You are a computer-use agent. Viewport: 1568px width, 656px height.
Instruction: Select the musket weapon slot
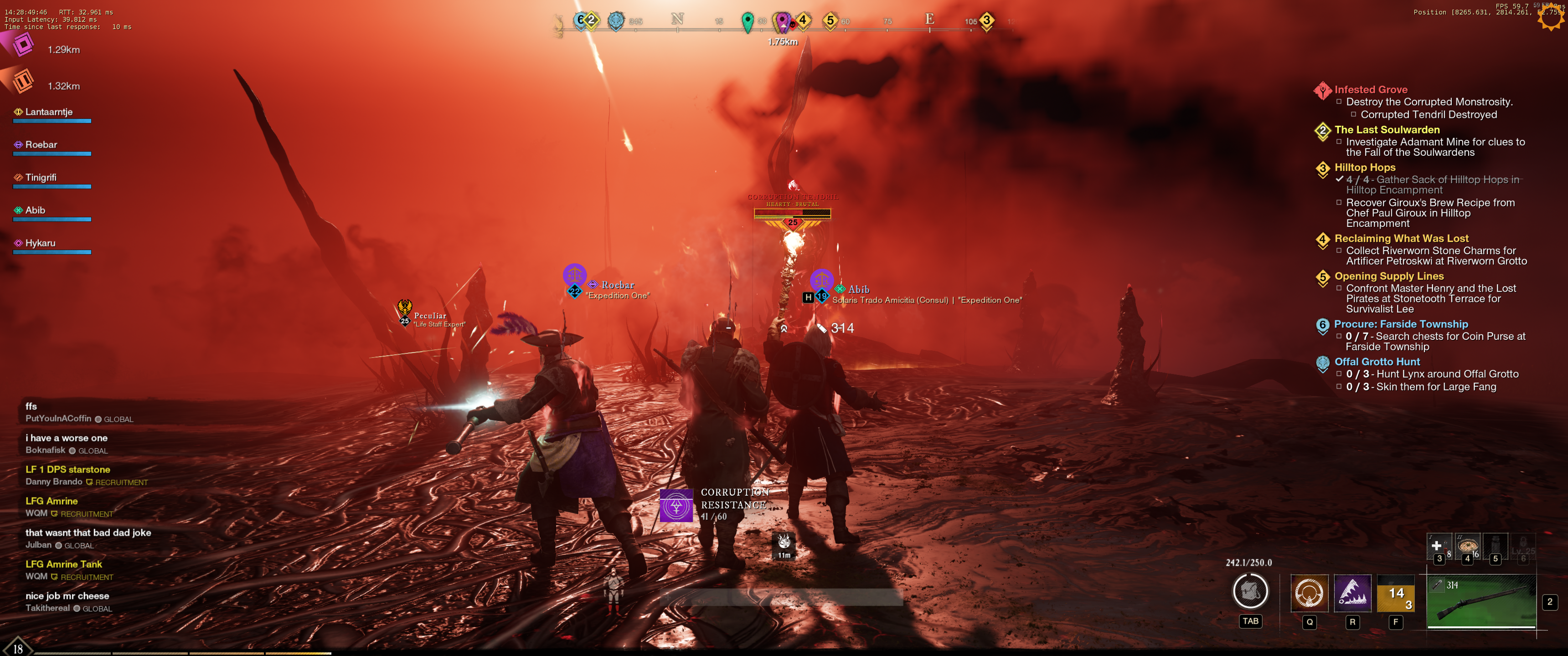tap(1481, 601)
